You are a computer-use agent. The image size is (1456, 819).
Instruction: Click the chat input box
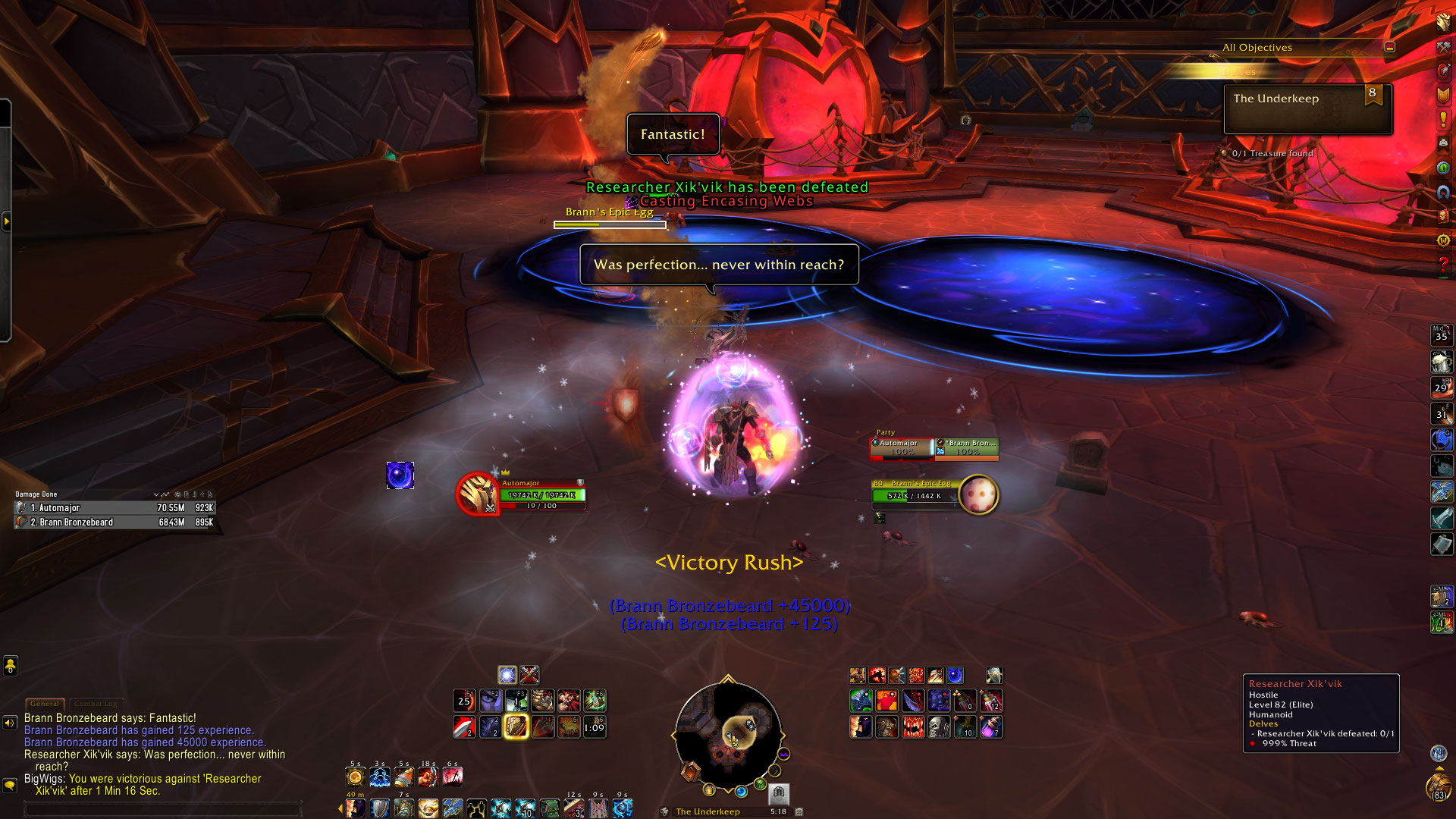pyautogui.click(x=163, y=809)
